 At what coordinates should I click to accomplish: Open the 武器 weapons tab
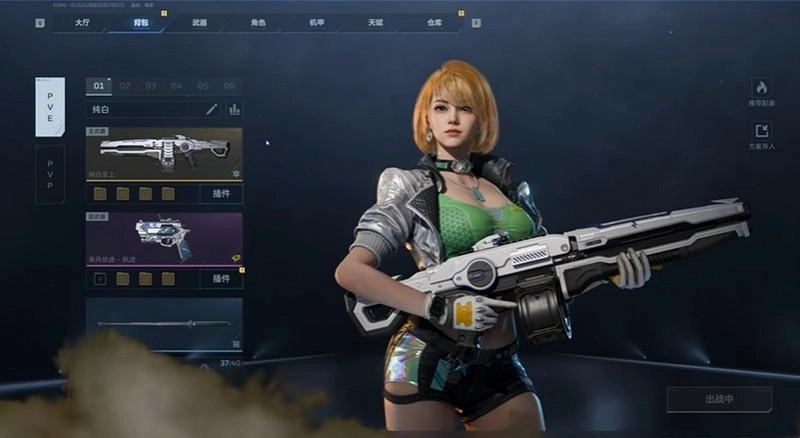point(199,22)
